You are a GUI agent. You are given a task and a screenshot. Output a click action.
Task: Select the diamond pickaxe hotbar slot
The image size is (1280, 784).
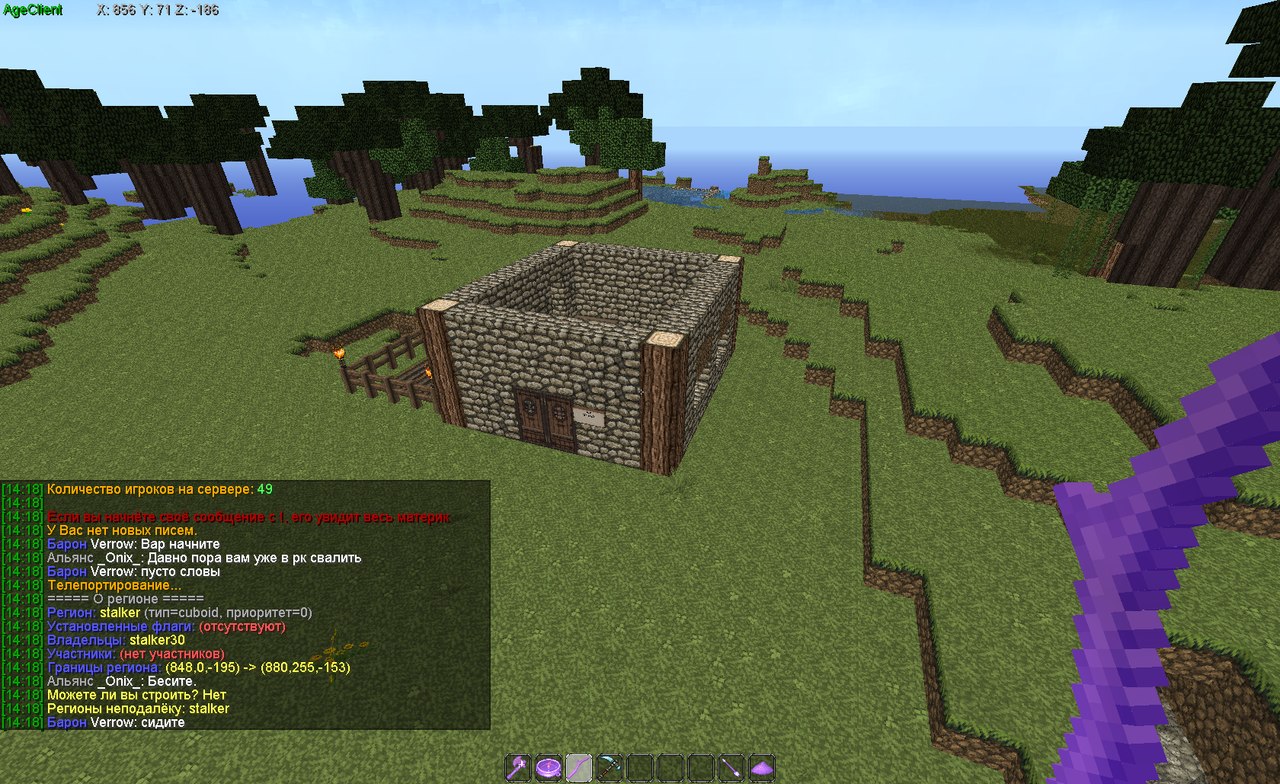tap(610, 768)
